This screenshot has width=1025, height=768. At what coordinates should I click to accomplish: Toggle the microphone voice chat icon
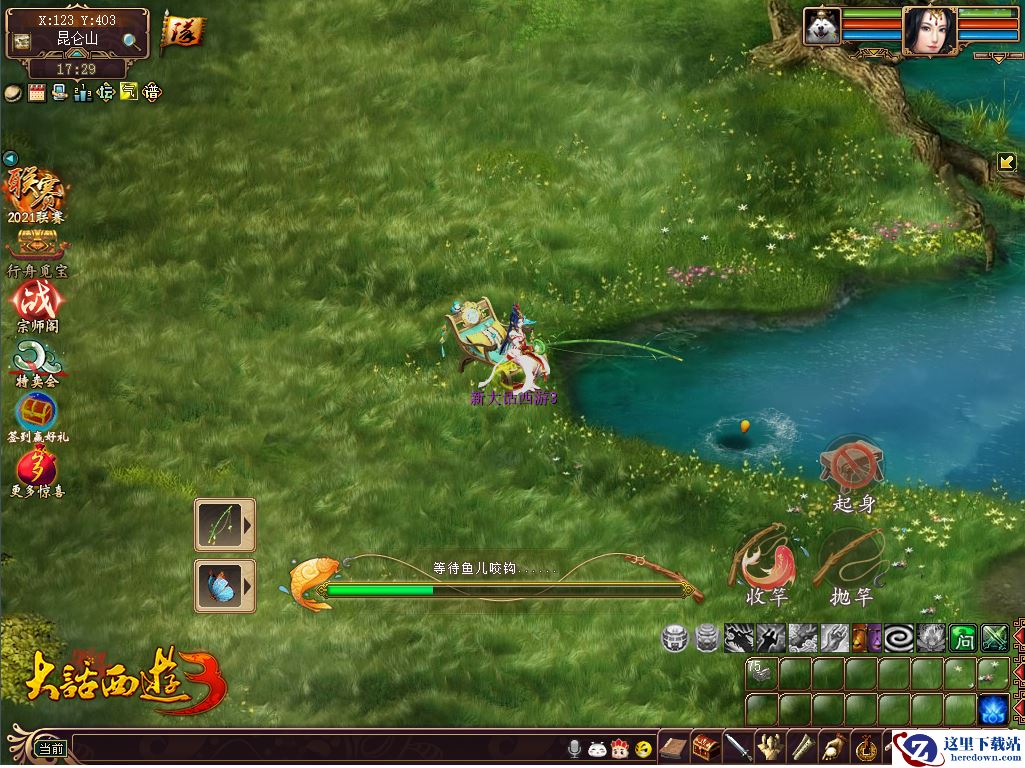(x=575, y=748)
